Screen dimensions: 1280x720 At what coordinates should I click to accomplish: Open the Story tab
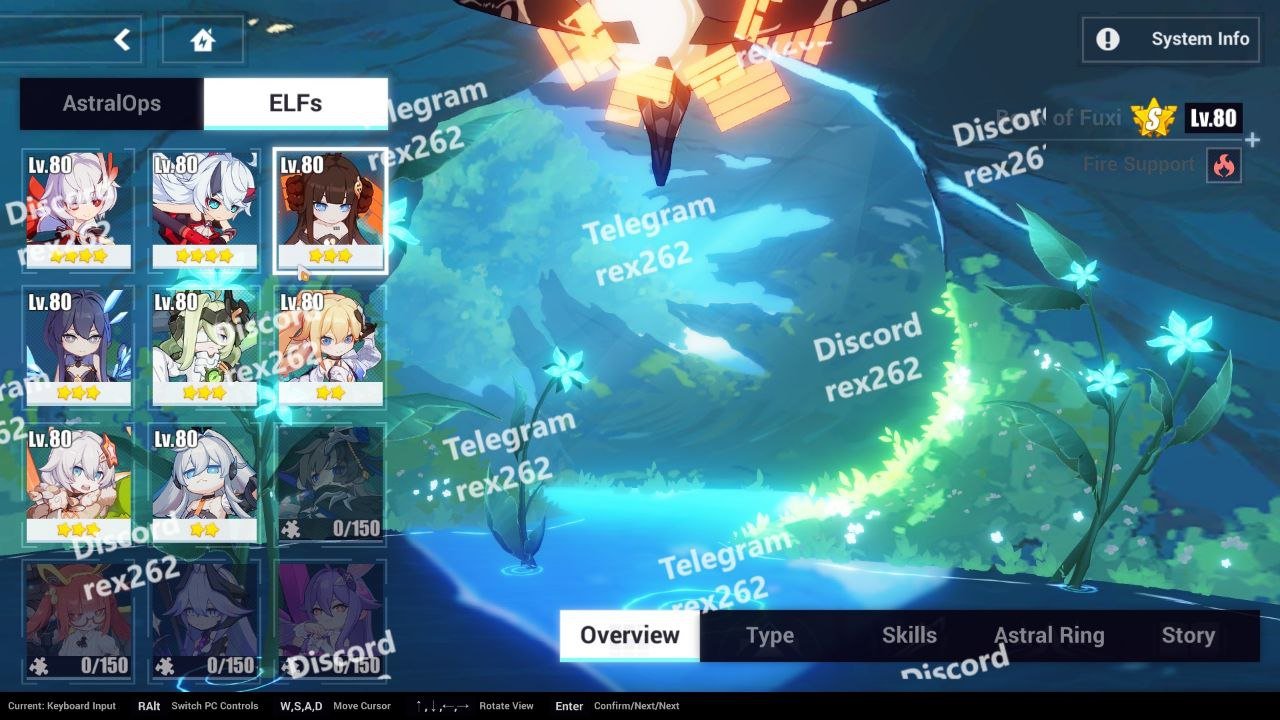1188,635
